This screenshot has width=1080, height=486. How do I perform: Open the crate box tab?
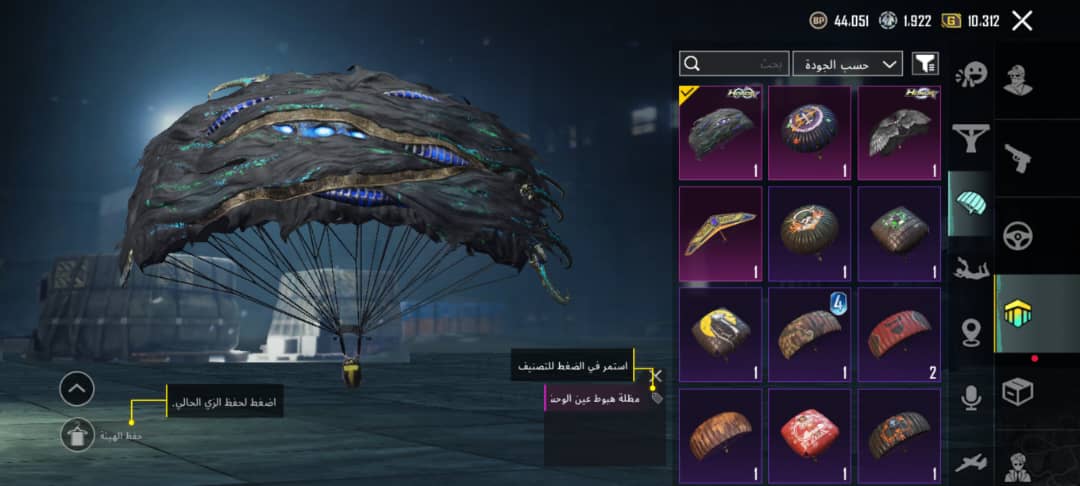click(x=1018, y=392)
